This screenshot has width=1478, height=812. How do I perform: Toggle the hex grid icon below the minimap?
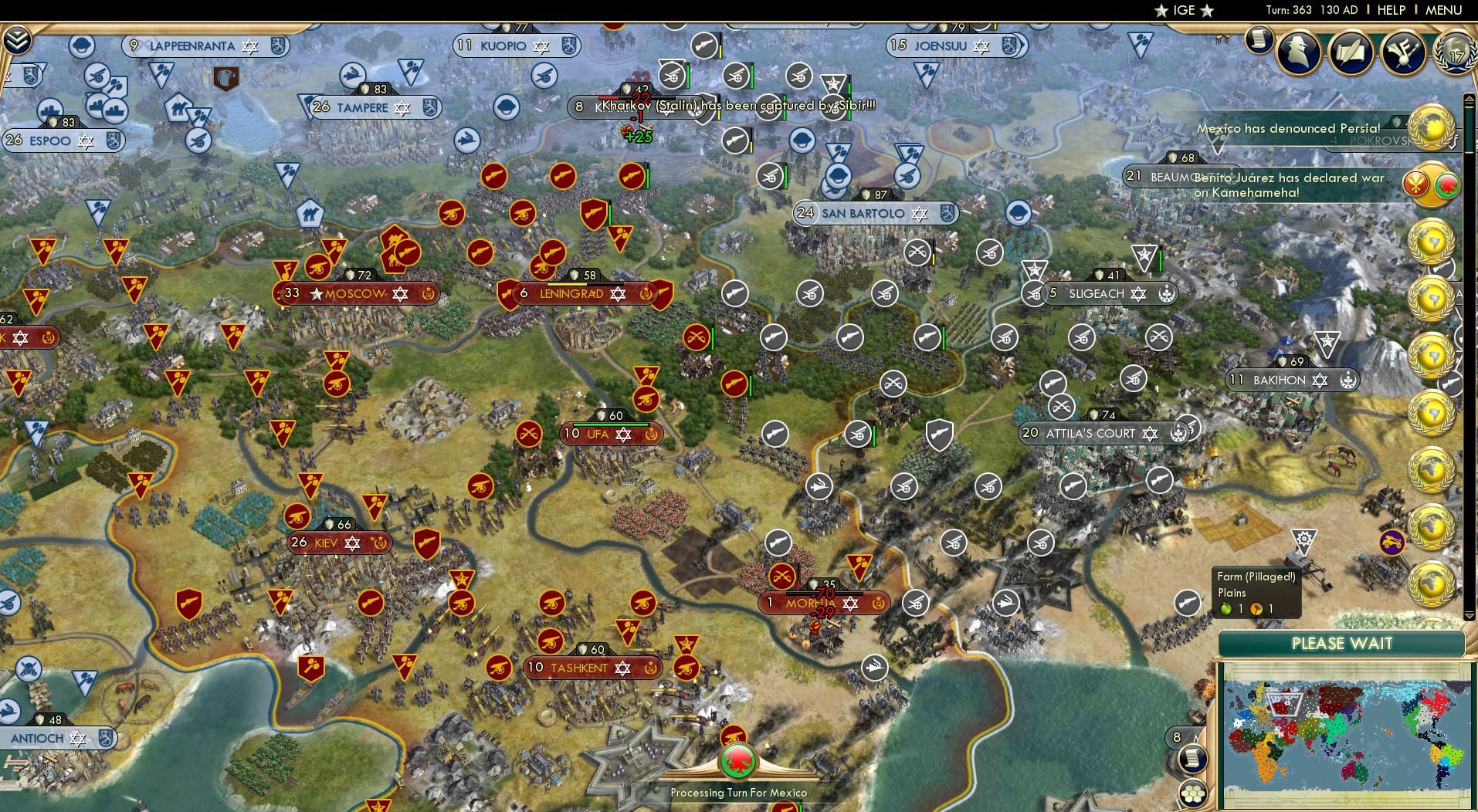coord(1194,791)
